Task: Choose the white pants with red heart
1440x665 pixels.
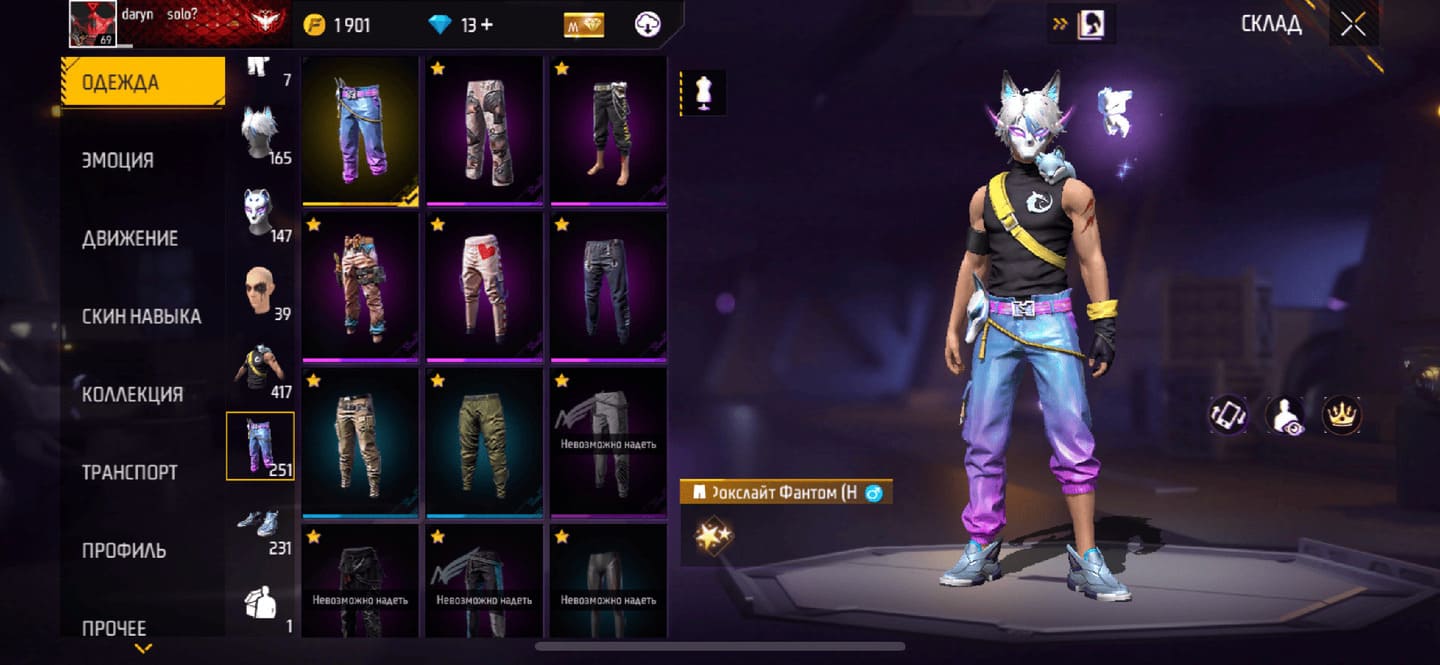Action: (485, 286)
